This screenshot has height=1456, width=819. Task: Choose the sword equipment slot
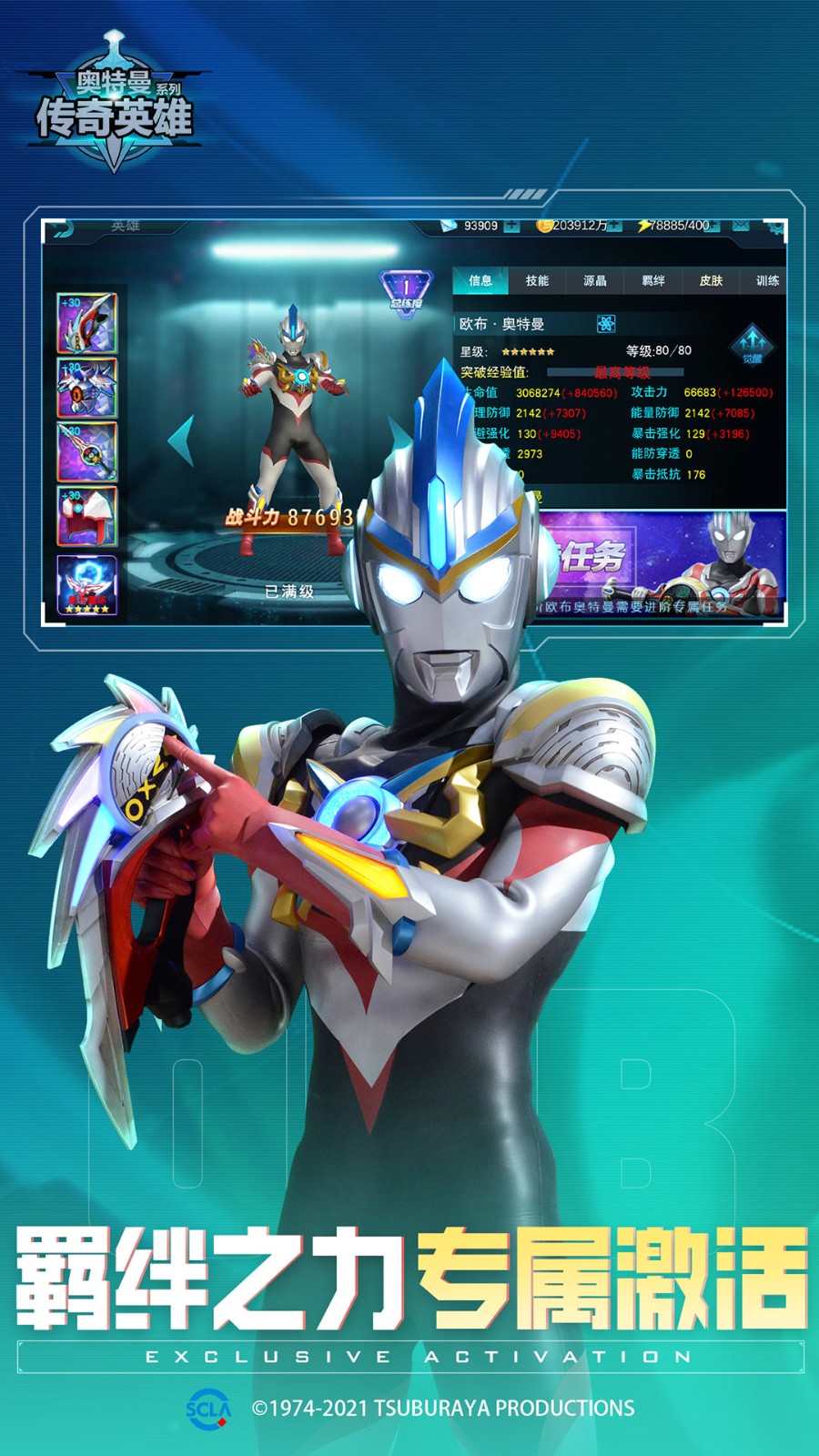click(87, 452)
